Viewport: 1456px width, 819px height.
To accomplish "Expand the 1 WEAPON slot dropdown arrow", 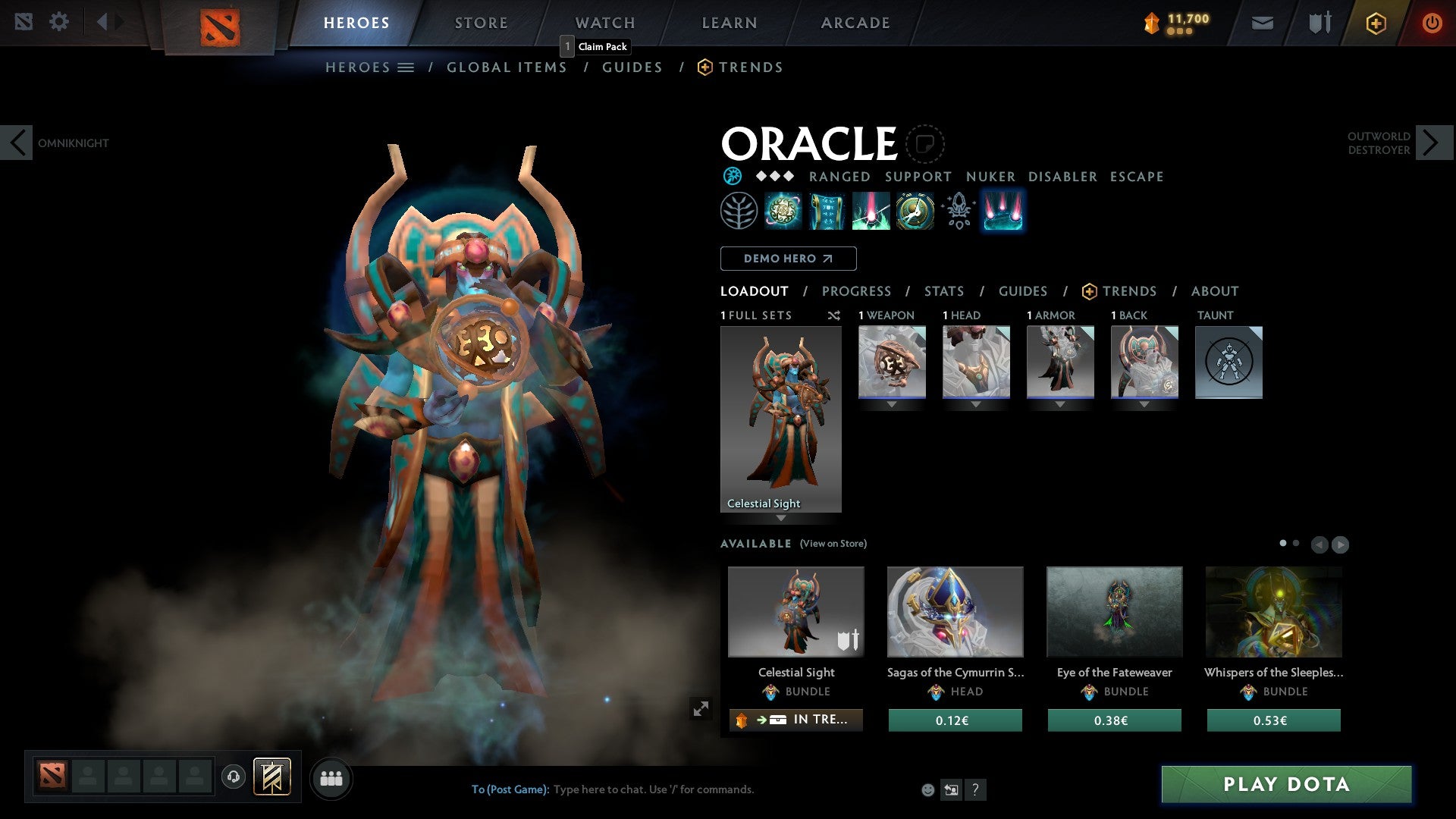I will click(x=892, y=404).
